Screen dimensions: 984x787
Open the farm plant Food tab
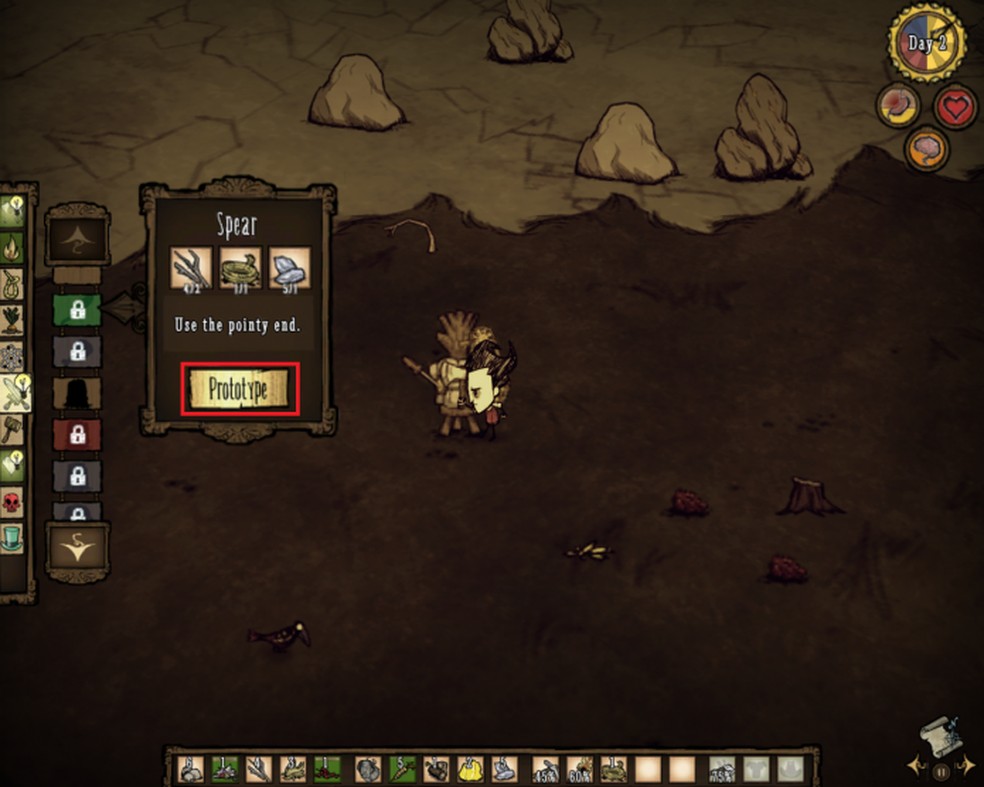[x=14, y=320]
